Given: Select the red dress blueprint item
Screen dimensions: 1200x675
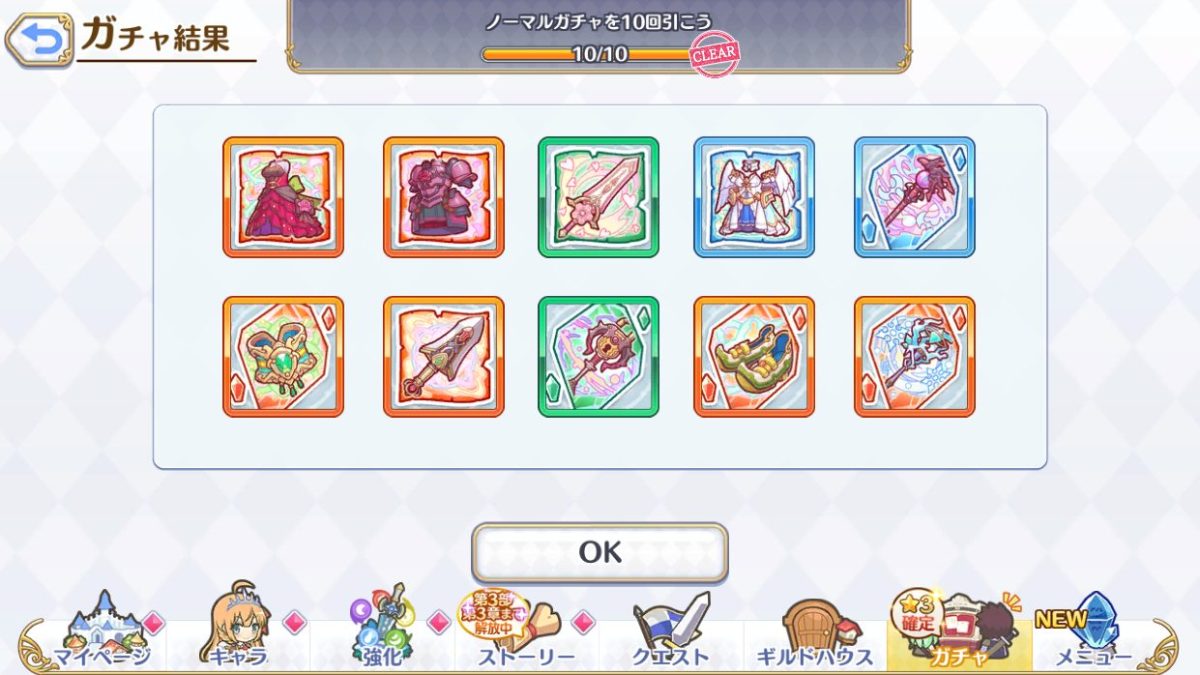Looking at the screenshot, I should [283, 197].
